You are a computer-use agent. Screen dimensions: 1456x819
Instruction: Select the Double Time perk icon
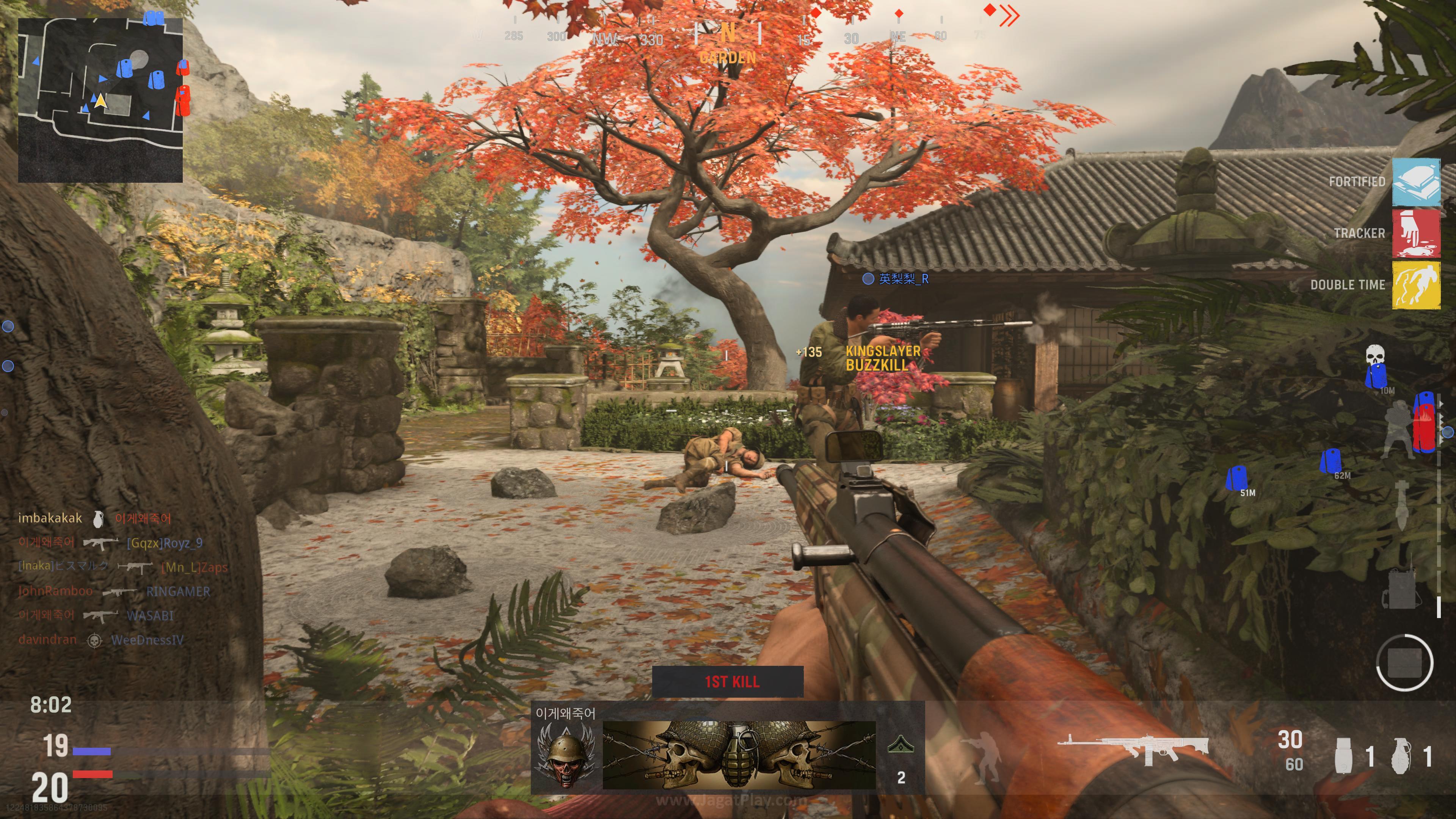point(1415,285)
